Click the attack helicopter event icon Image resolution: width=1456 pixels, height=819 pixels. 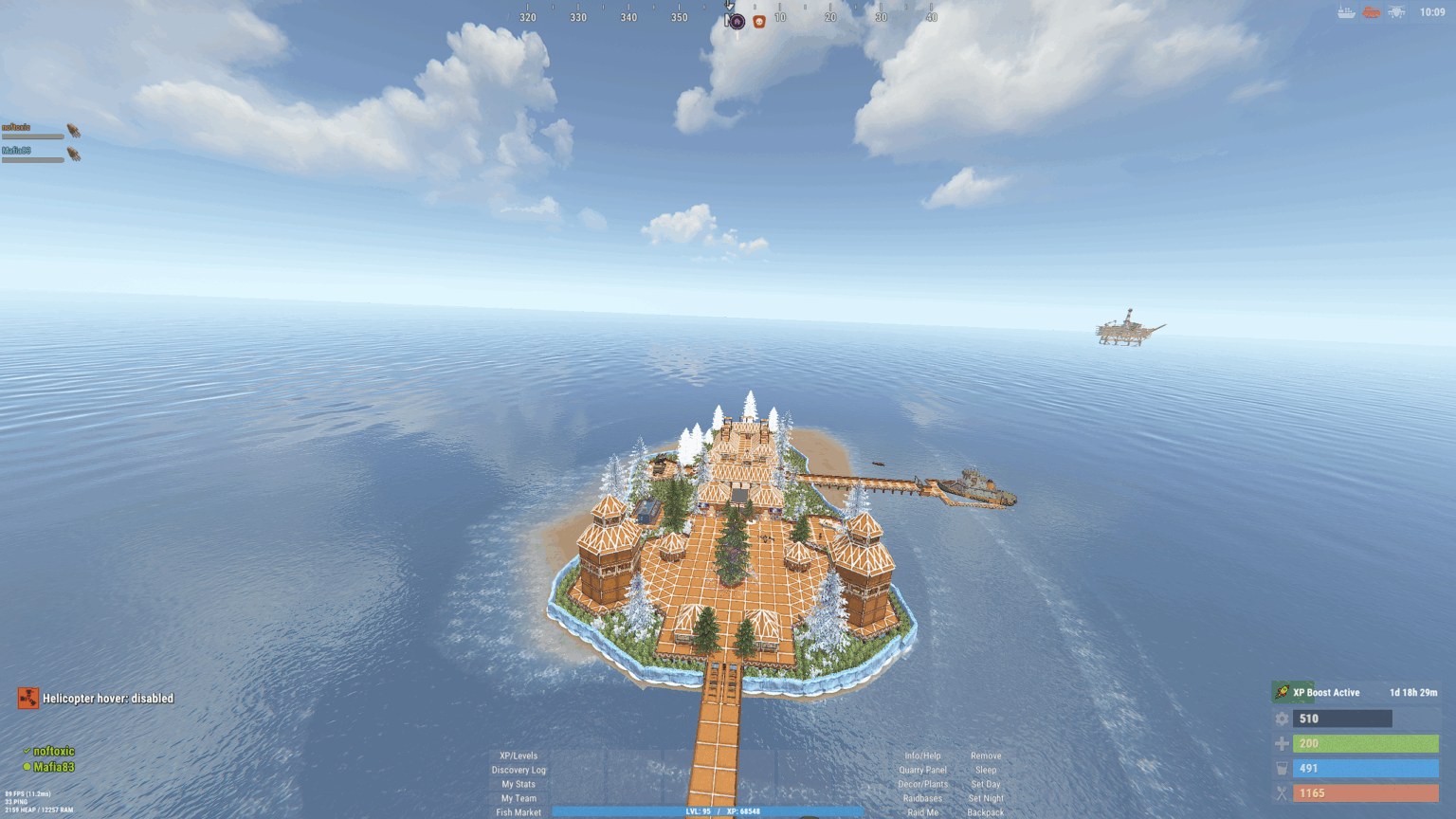tap(1395, 13)
